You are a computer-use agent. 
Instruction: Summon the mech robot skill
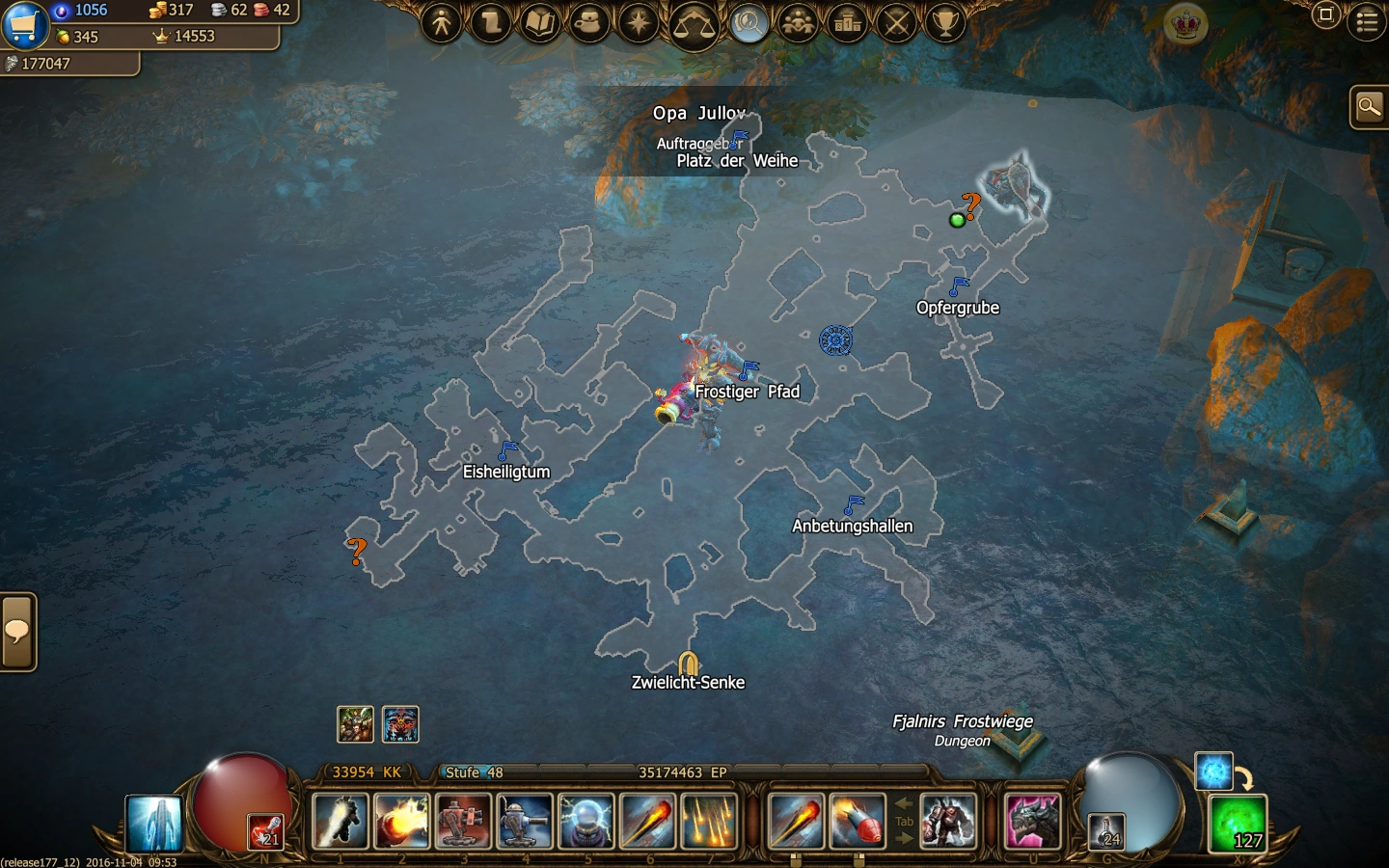coord(948,821)
